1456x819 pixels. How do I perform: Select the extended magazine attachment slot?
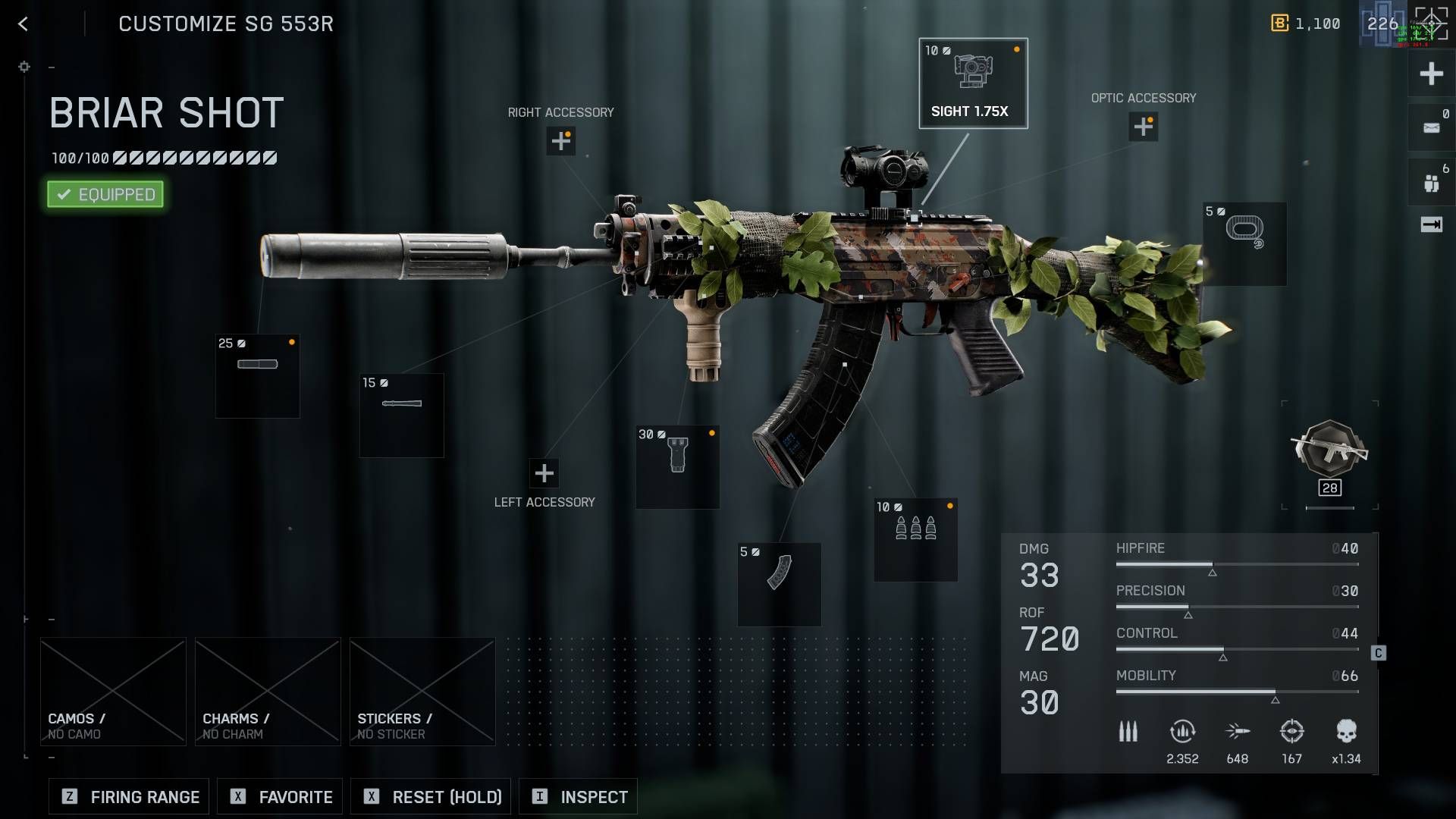pos(779,584)
